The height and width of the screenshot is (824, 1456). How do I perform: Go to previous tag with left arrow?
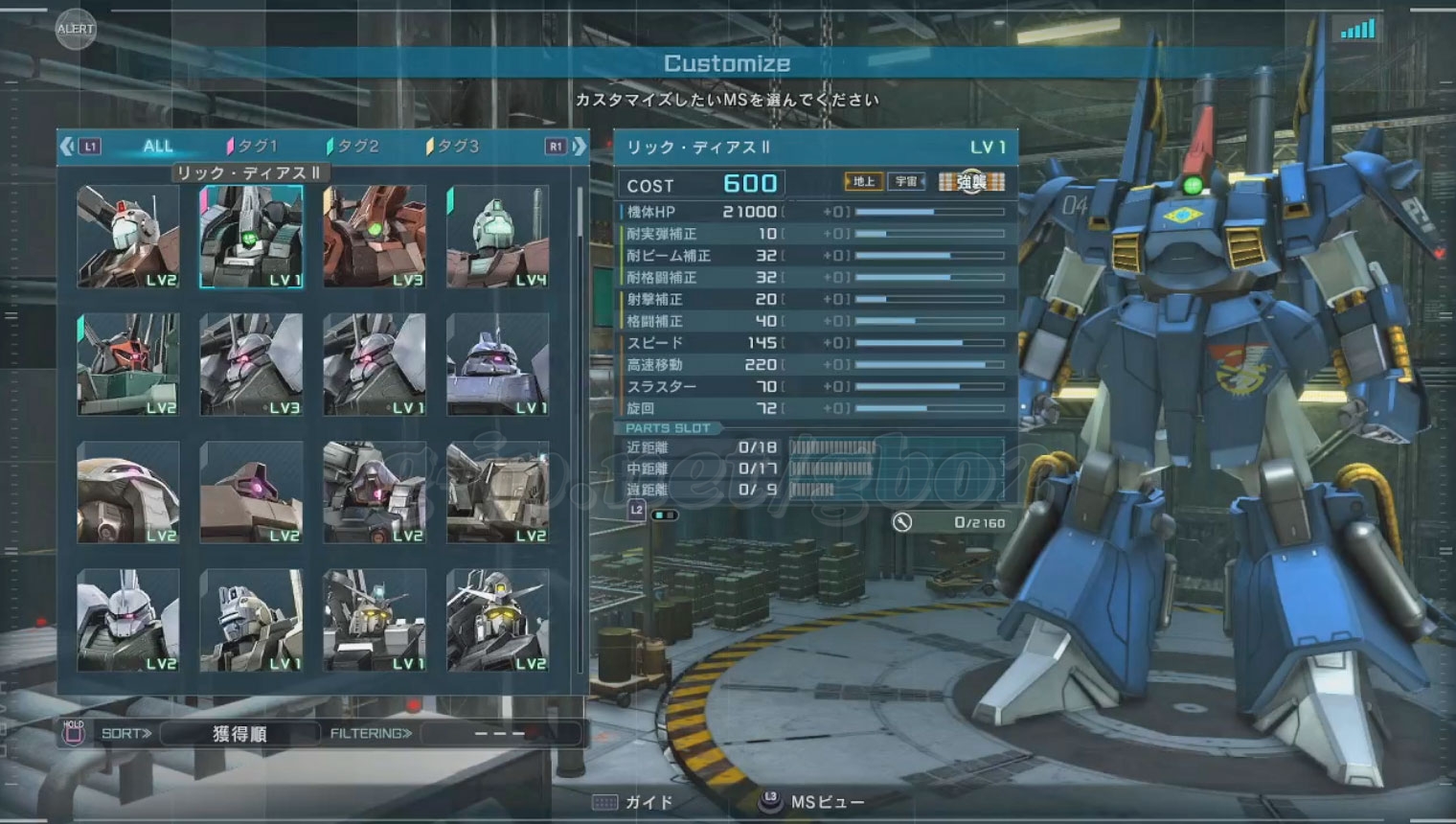(x=67, y=147)
